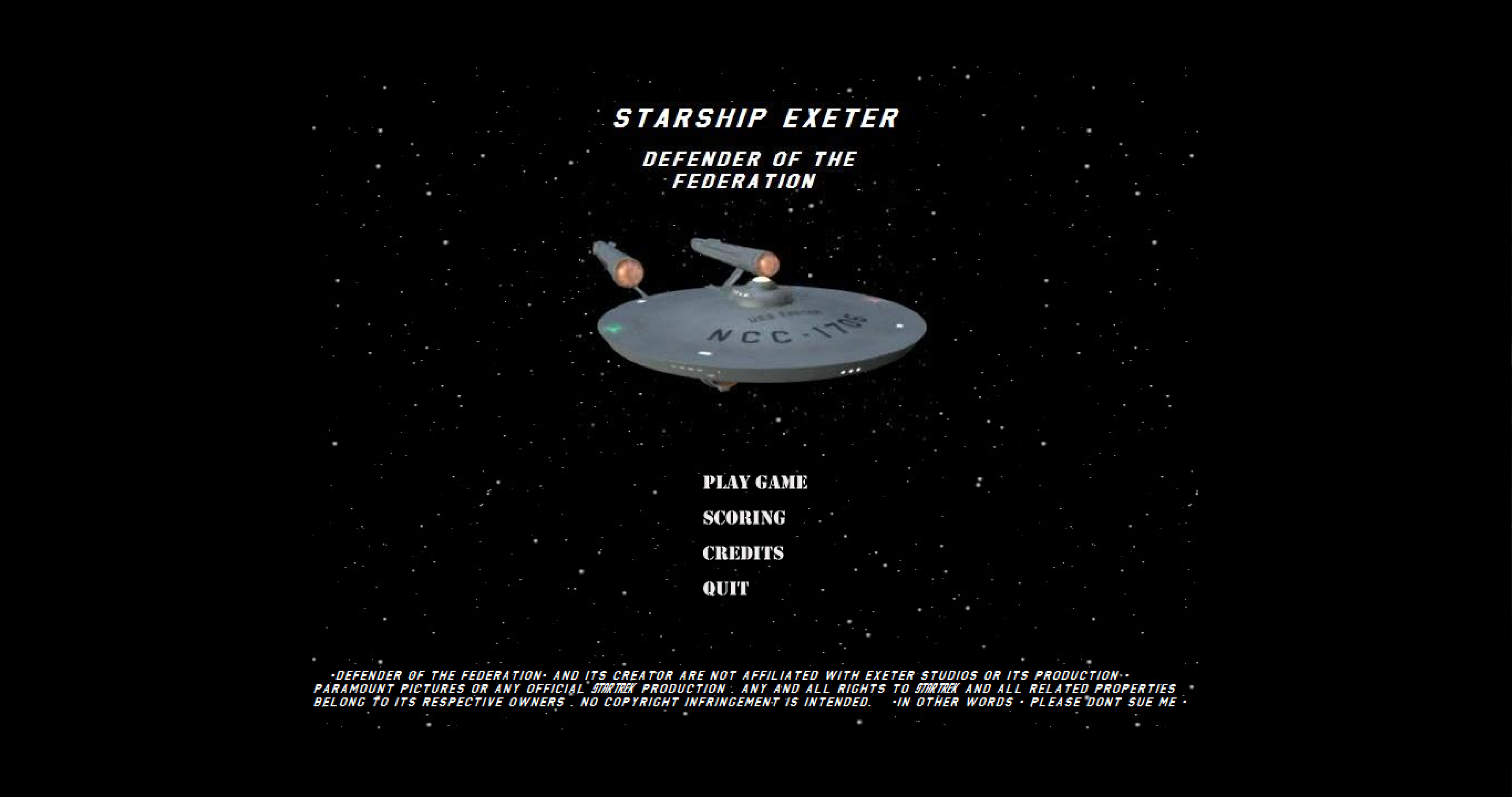Click the DEFENDER OF THE FEDERATION subtitle
1512x797 pixels.
(751, 170)
